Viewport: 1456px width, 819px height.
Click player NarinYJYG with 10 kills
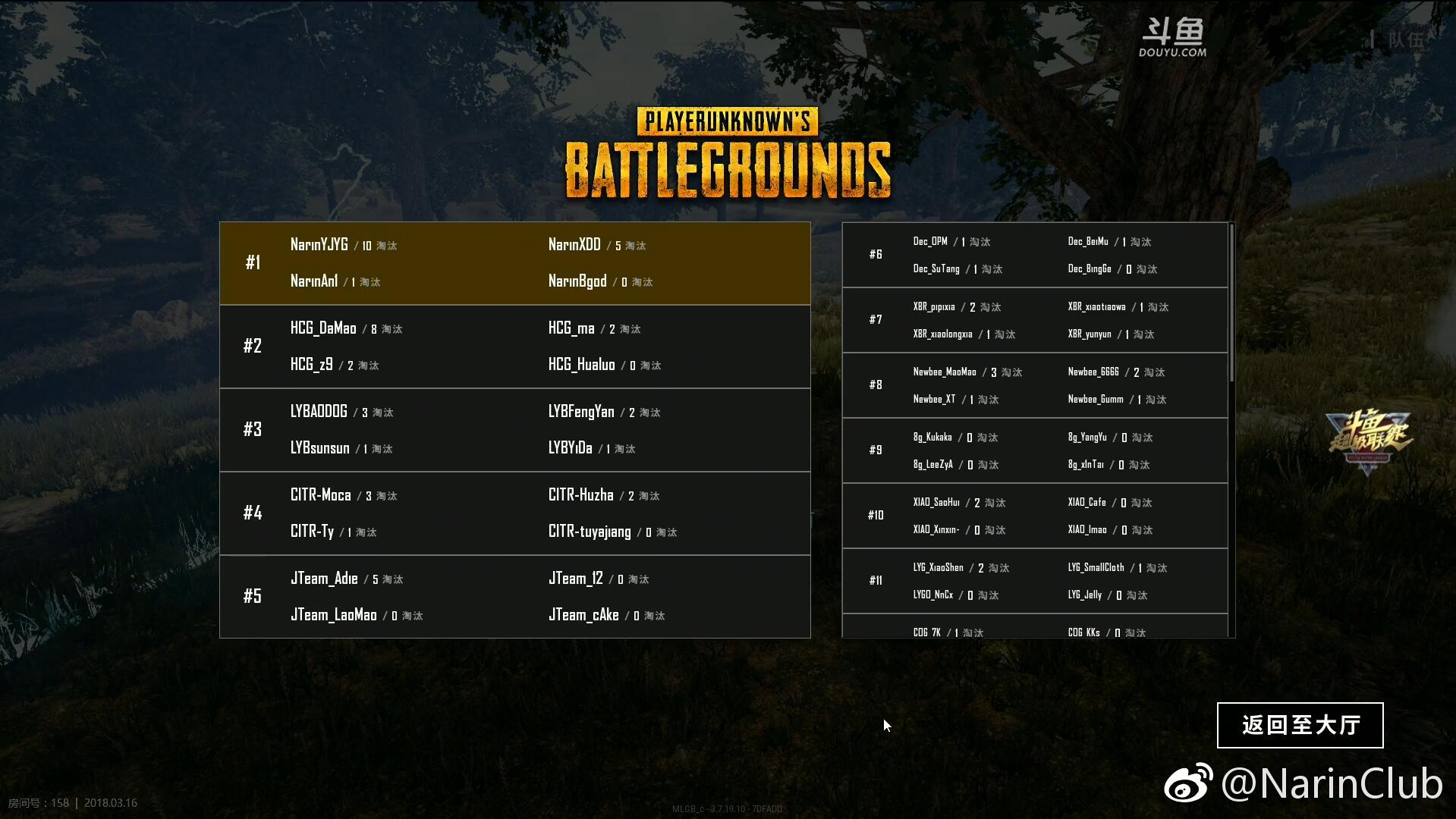(x=319, y=245)
